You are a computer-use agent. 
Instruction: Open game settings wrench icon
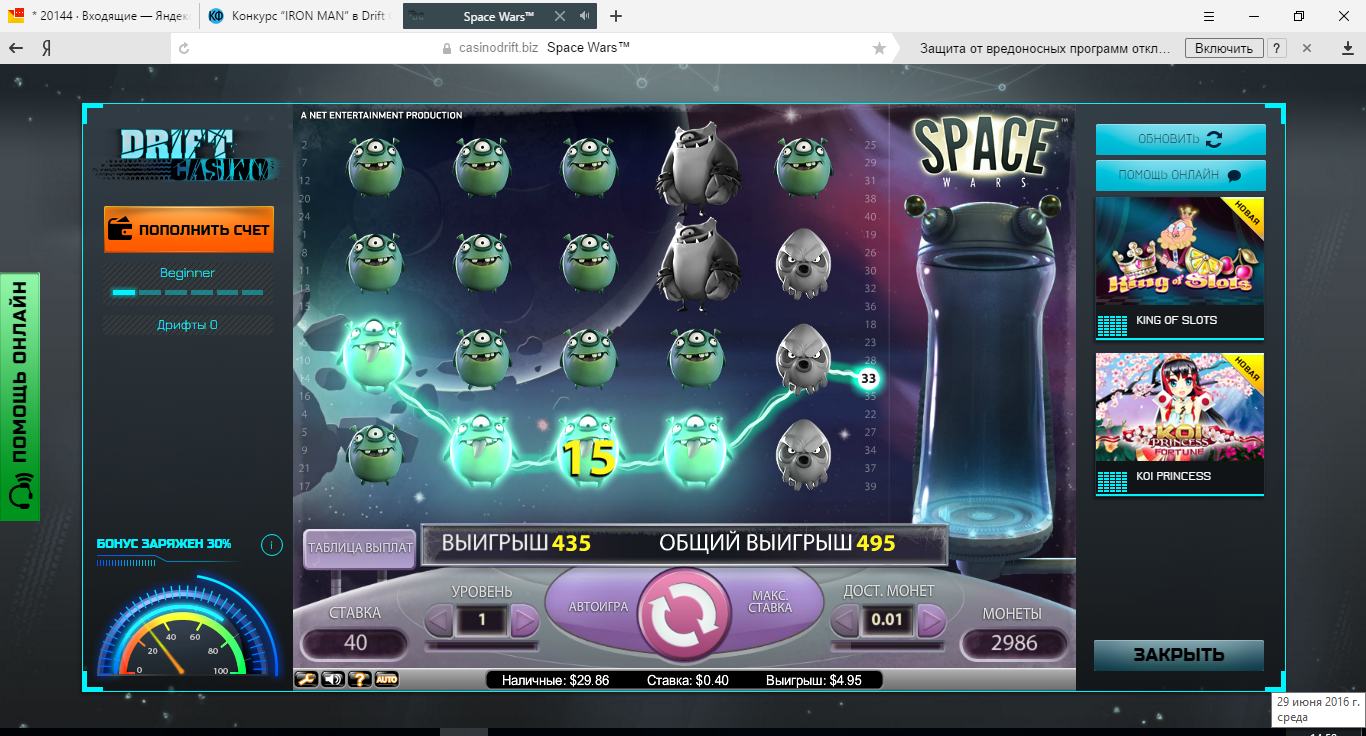point(306,680)
